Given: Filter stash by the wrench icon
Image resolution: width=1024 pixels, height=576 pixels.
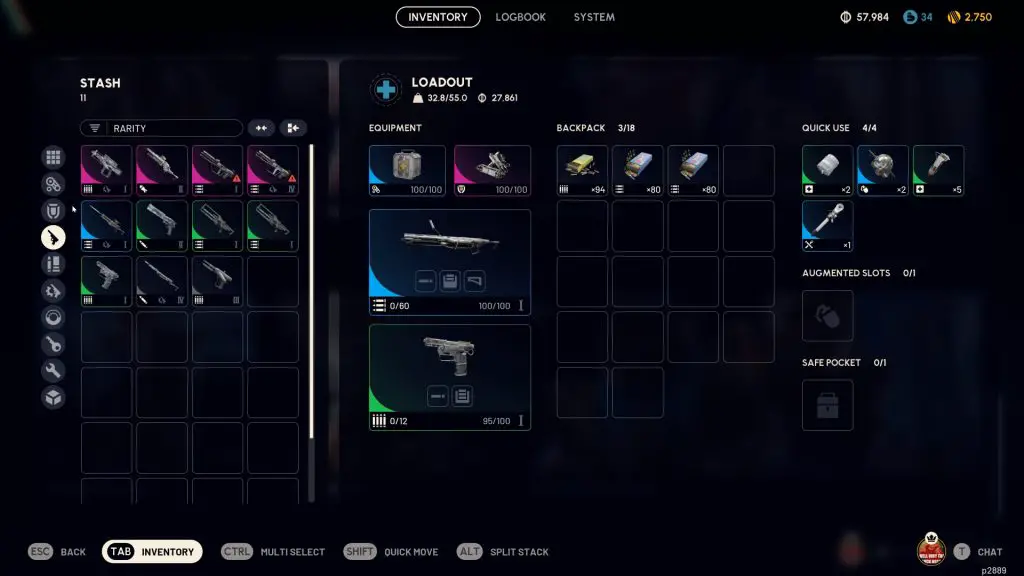Looking at the screenshot, I should click(53, 371).
